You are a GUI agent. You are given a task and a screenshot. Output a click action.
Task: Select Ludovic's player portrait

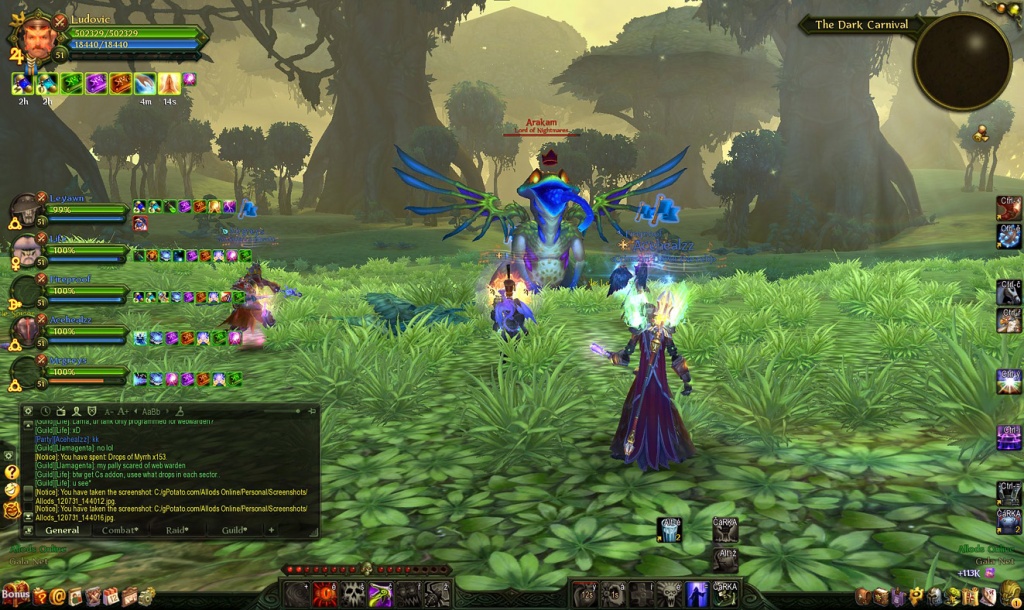click(x=38, y=36)
